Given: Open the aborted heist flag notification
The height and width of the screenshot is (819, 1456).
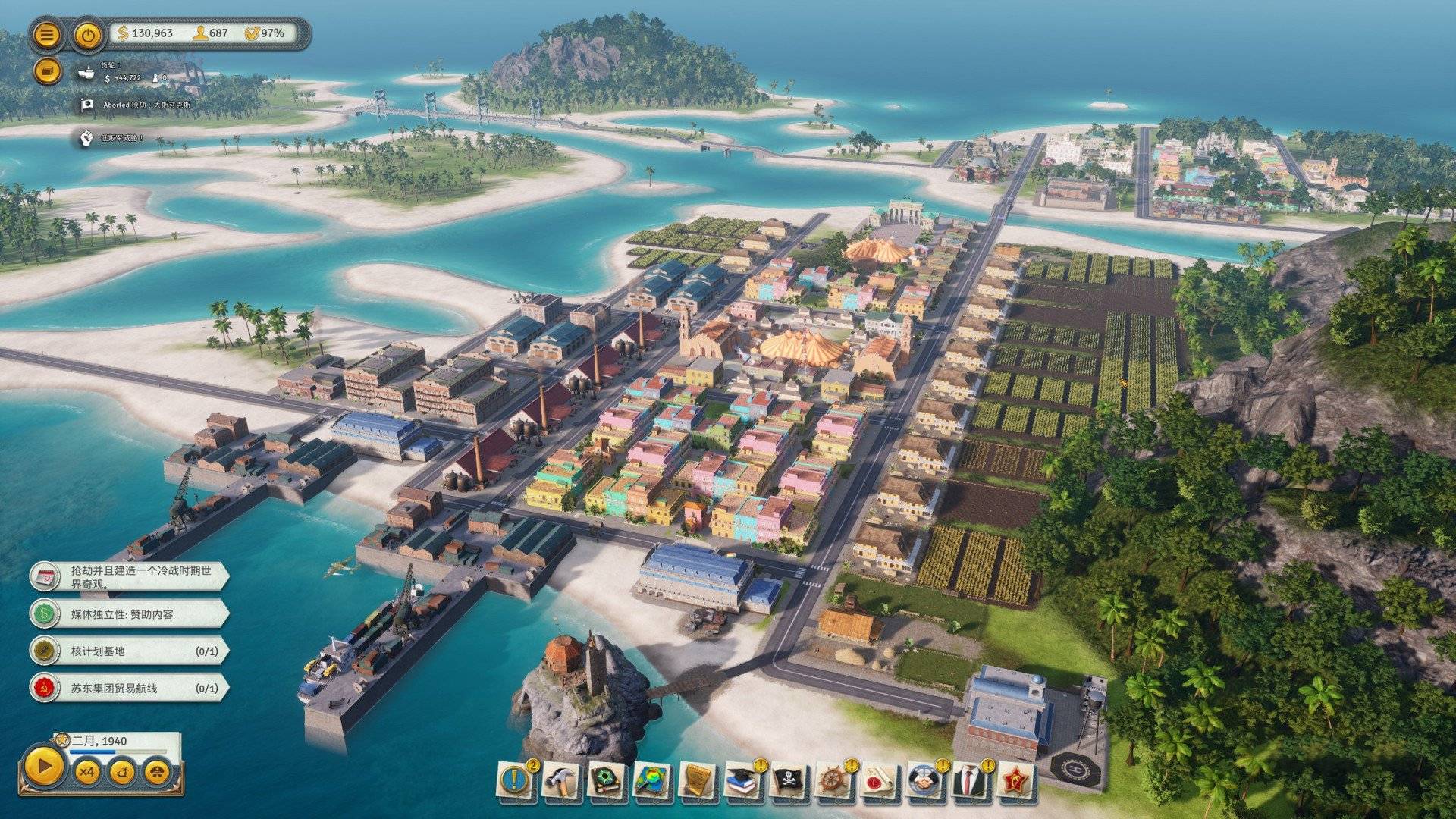Looking at the screenshot, I should (87, 105).
